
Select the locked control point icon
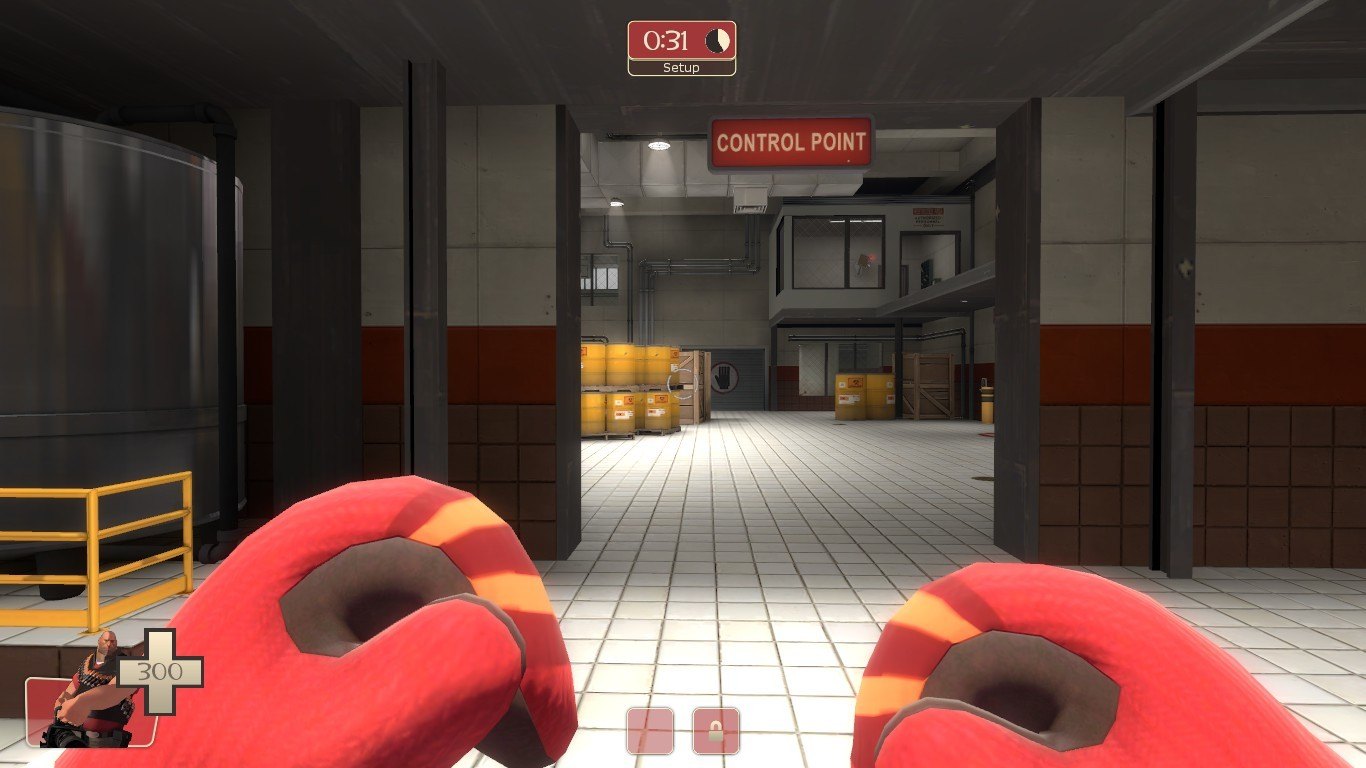(x=716, y=731)
